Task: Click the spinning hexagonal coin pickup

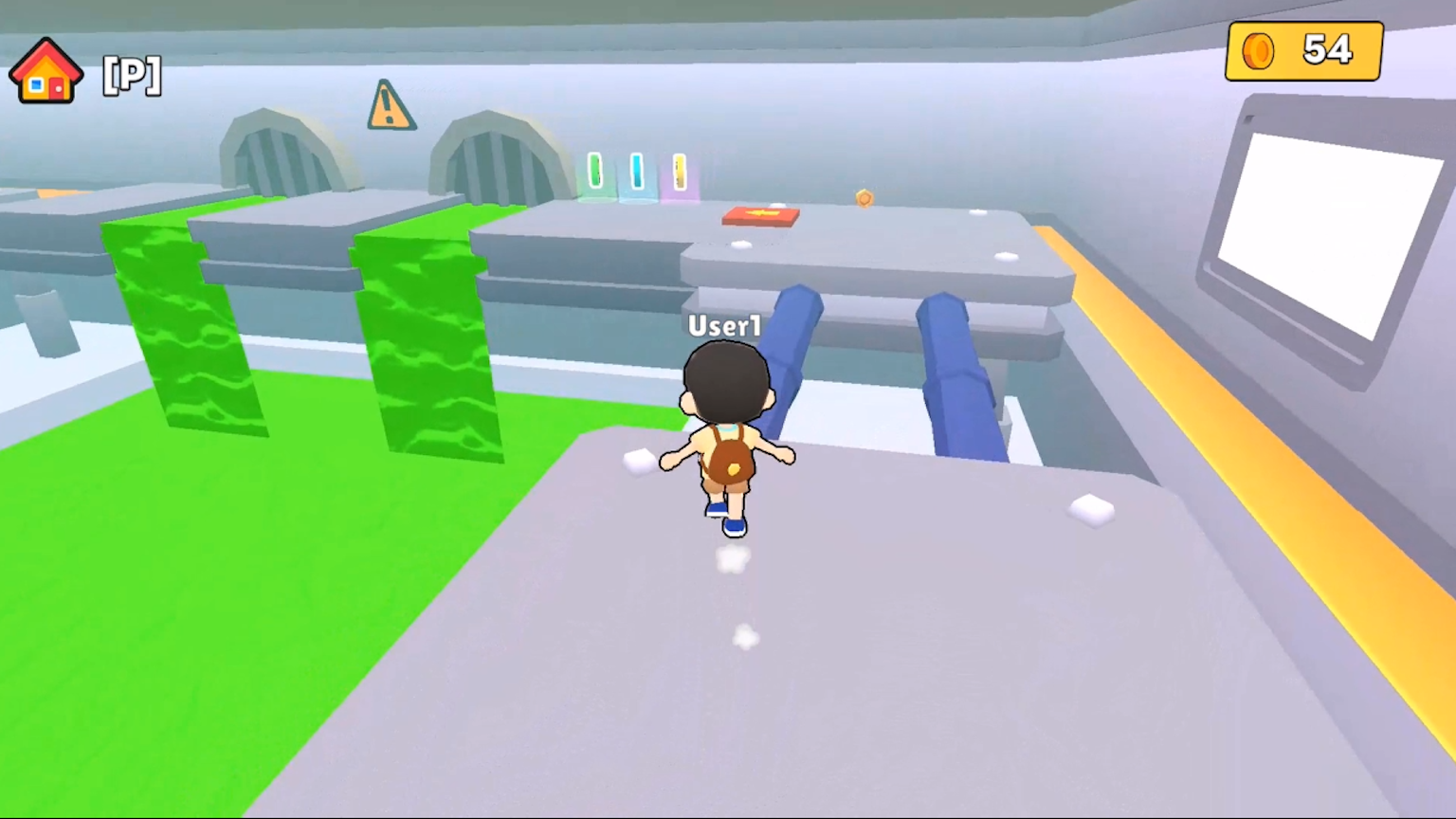Action: pos(864,198)
